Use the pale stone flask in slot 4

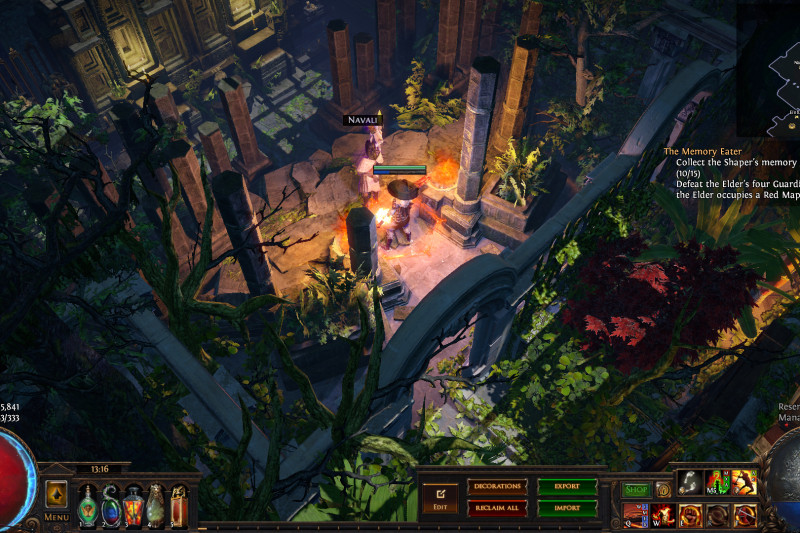point(156,505)
